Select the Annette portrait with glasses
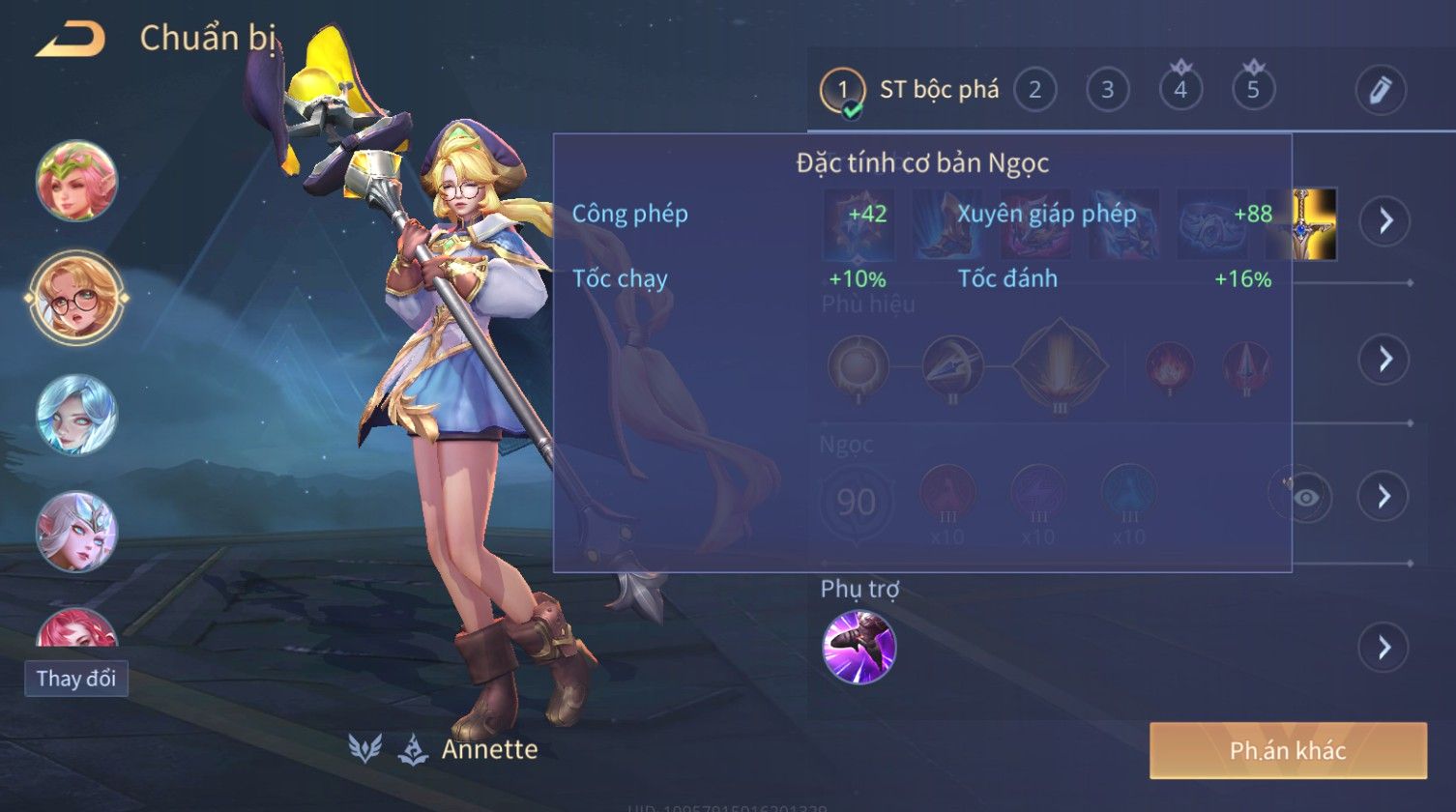 click(x=76, y=298)
